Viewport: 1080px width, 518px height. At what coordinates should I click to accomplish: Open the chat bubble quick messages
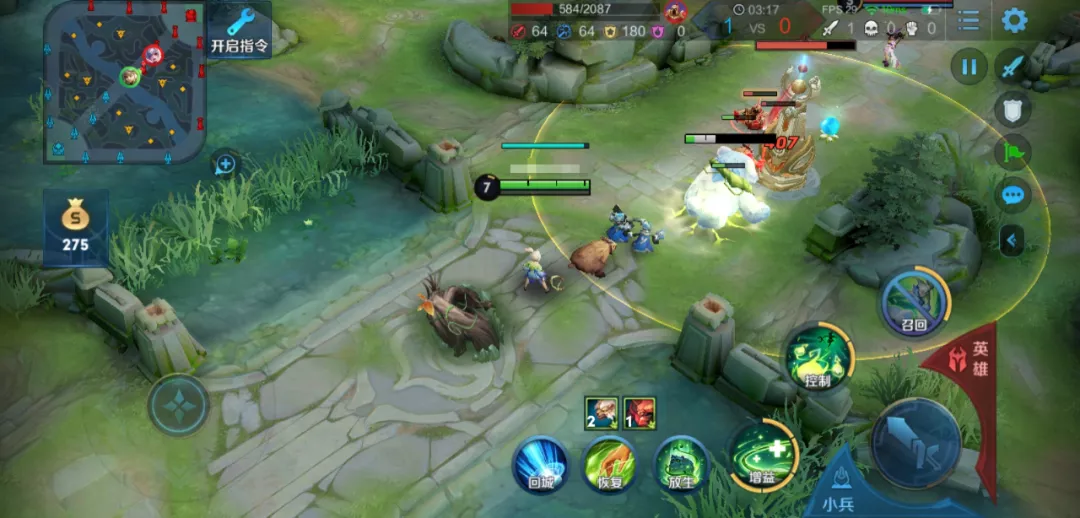click(1013, 195)
